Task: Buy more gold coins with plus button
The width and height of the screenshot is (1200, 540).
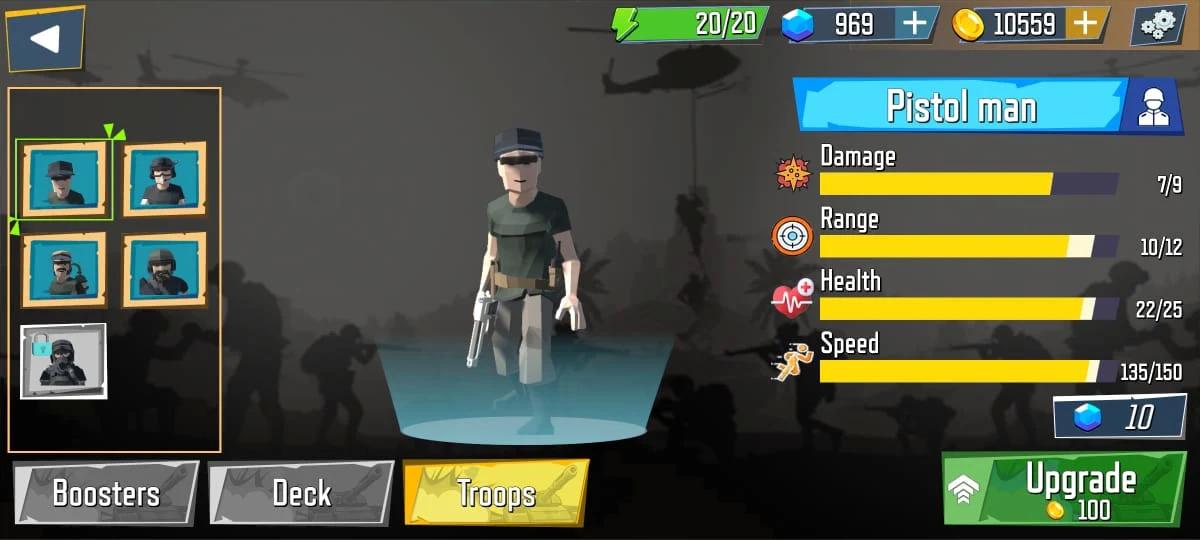Action: pyautogui.click(x=1087, y=24)
